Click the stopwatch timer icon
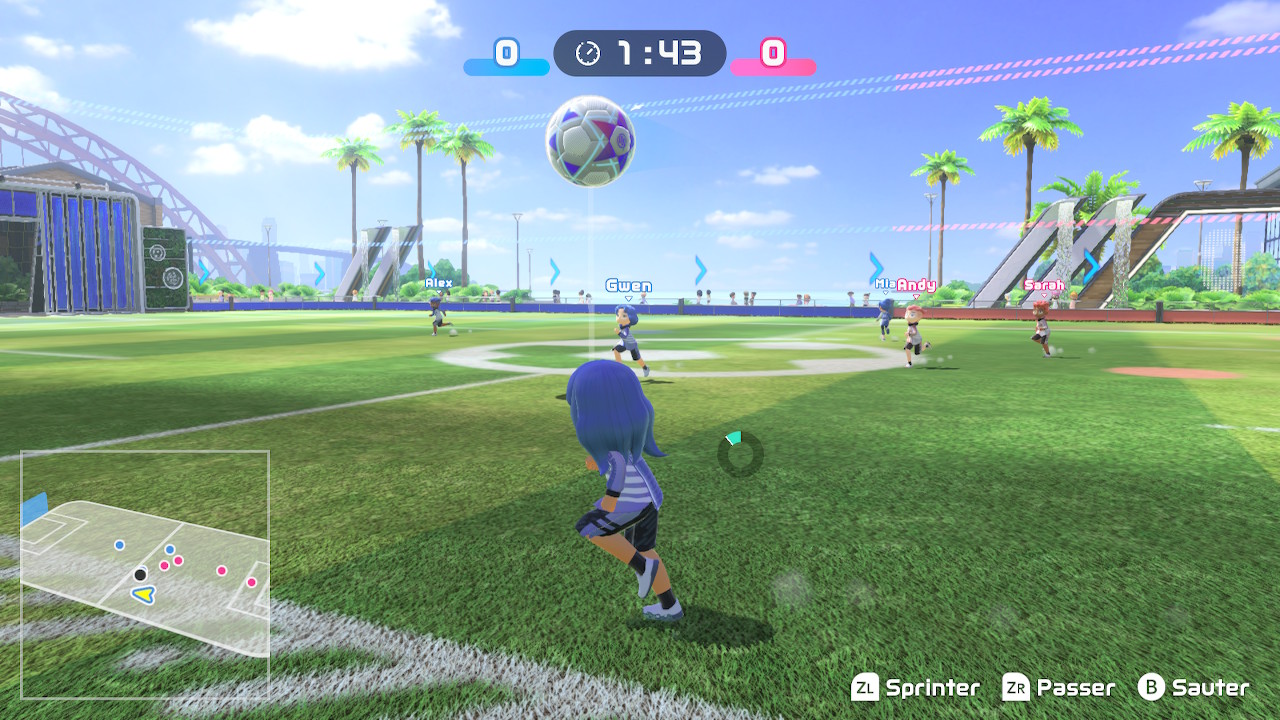Screen dimensions: 1280x720 click(x=588, y=54)
